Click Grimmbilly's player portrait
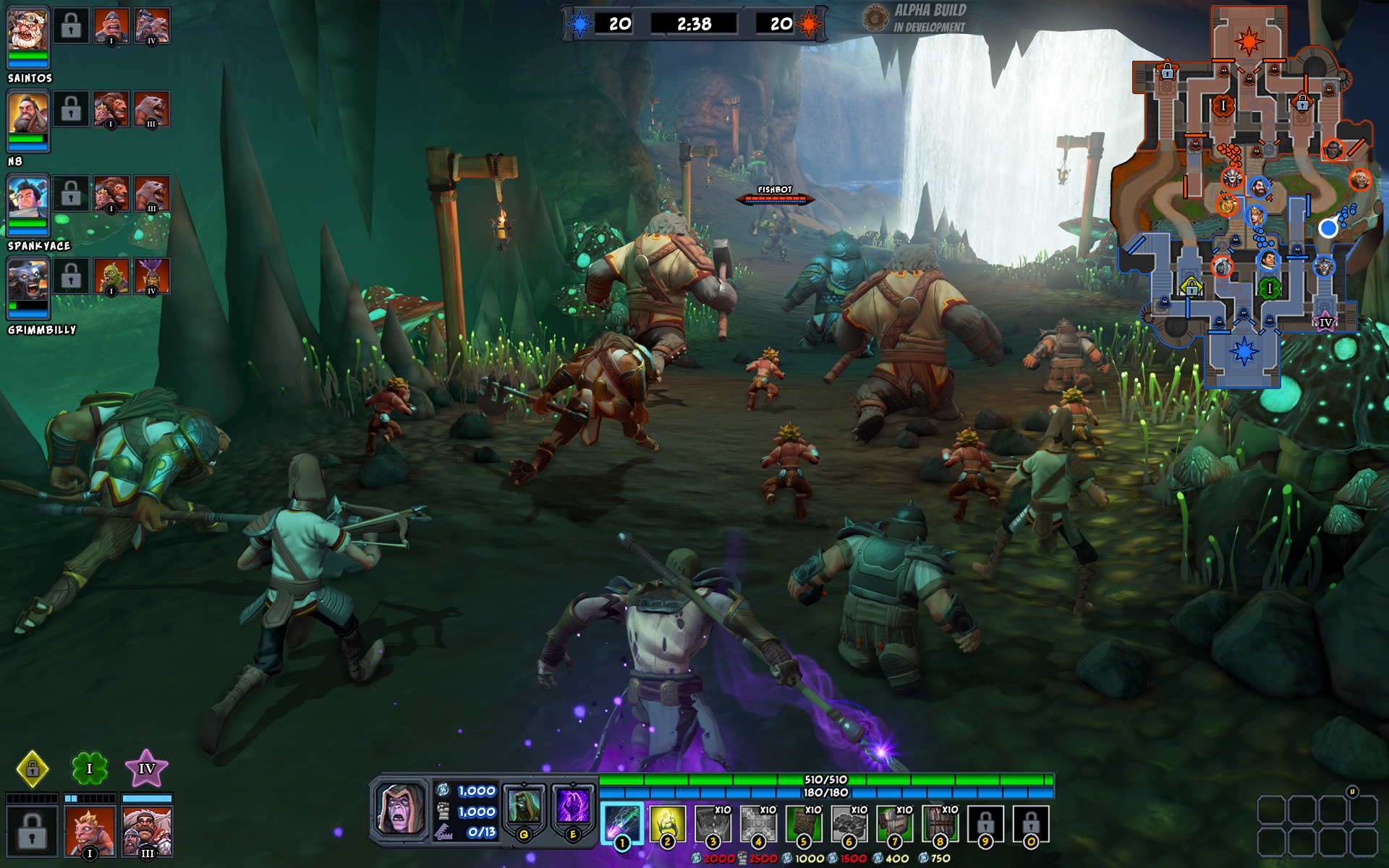The width and height of the screenshot is (1389, 868). tap(28, 281)
